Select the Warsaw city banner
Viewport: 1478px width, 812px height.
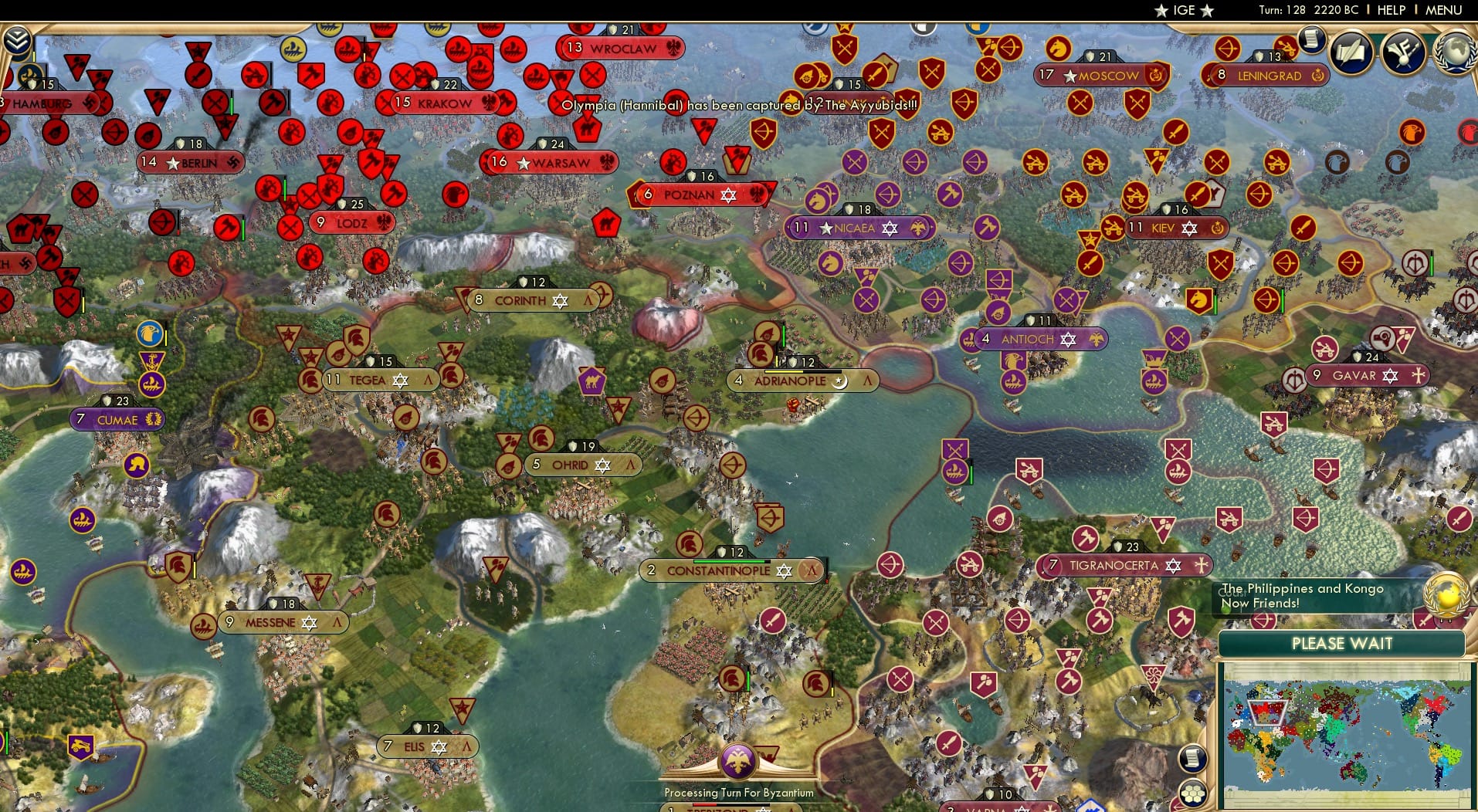(551, 163)
